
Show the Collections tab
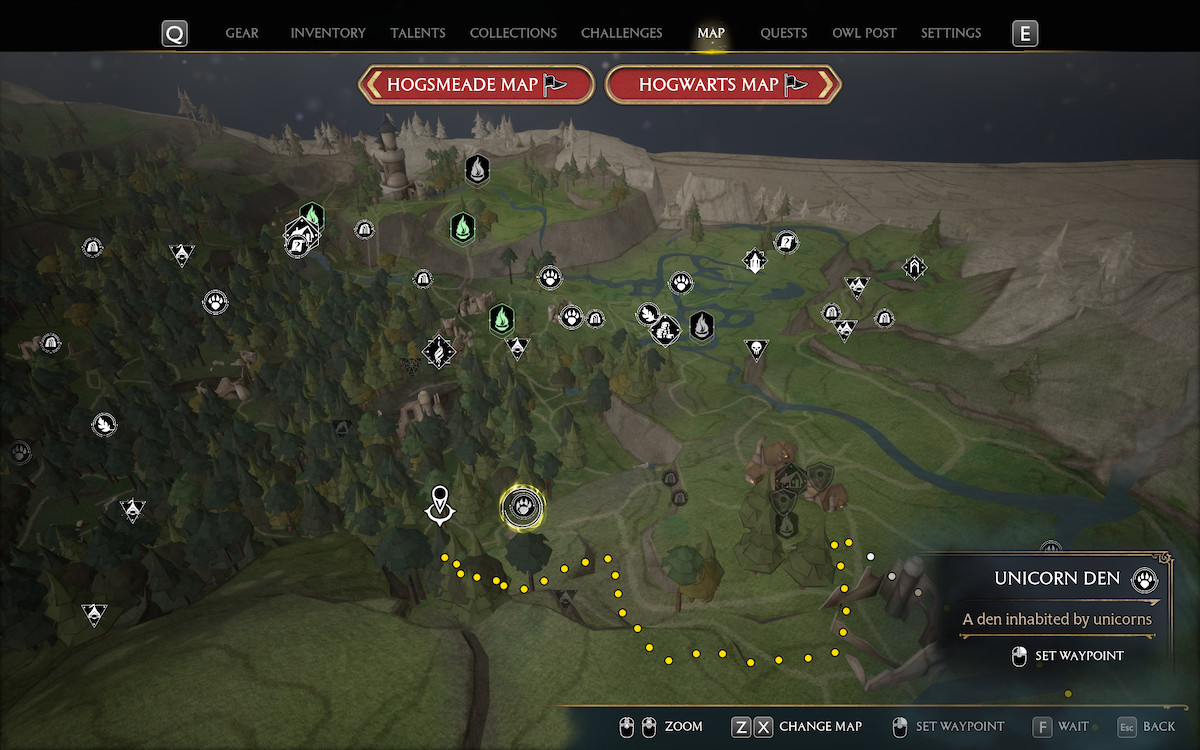click(x=513, y=33)
